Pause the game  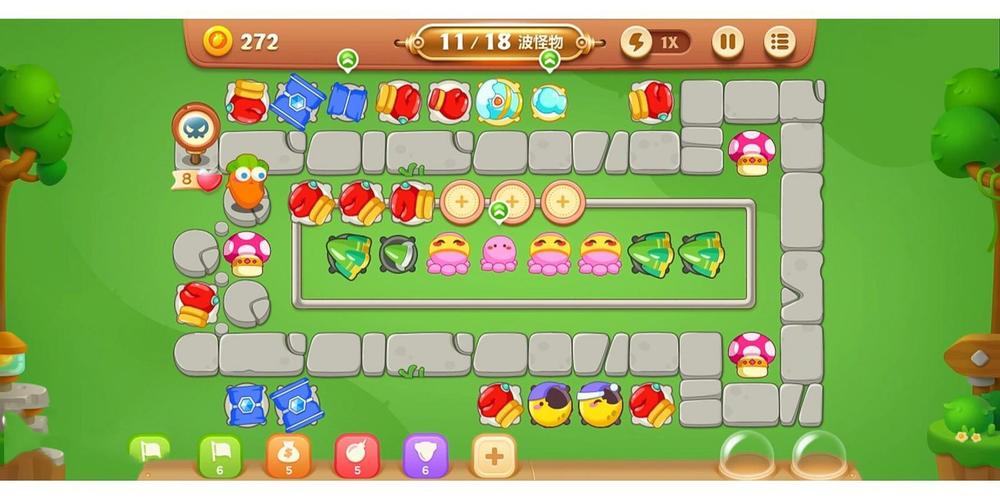pyautogui.click(x=728, y=42)
